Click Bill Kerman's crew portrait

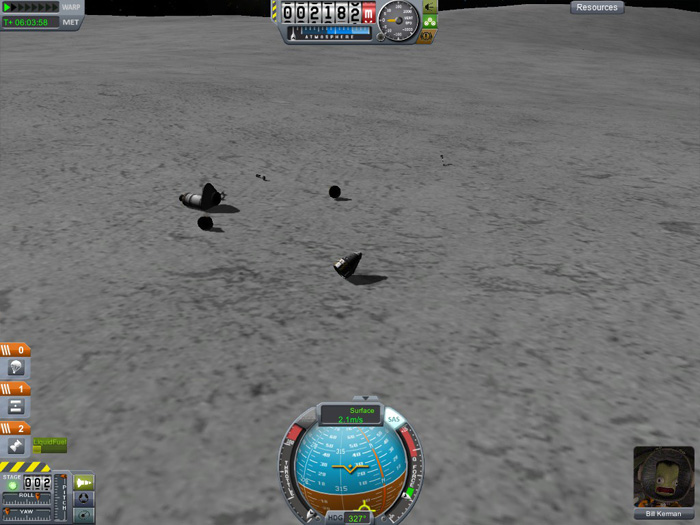(663, 477)
